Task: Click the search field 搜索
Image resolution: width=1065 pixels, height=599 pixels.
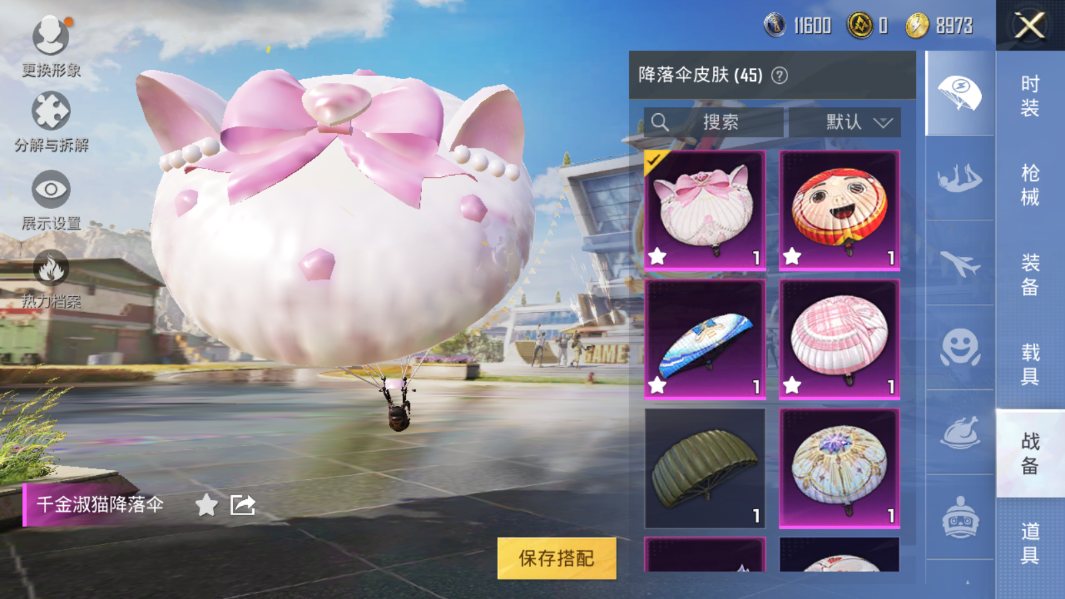Action: click(x=714, y=122)
